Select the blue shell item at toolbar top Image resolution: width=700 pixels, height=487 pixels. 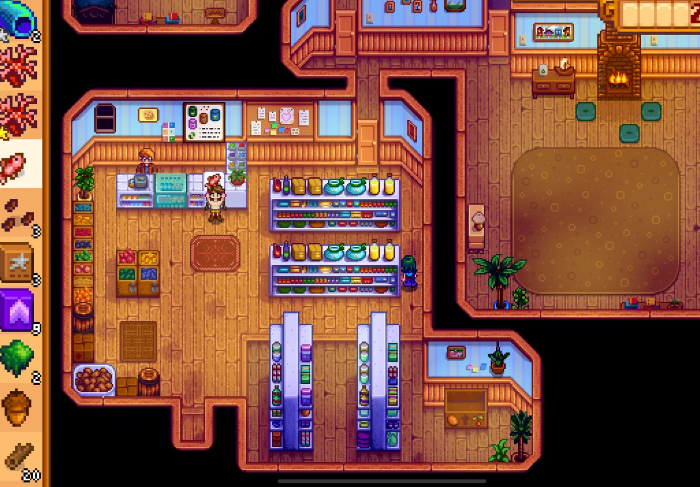pos(18,16)
